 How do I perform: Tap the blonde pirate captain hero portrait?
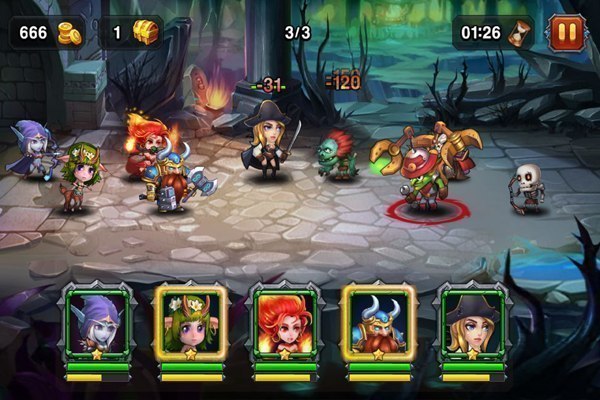tap(473, 321)
